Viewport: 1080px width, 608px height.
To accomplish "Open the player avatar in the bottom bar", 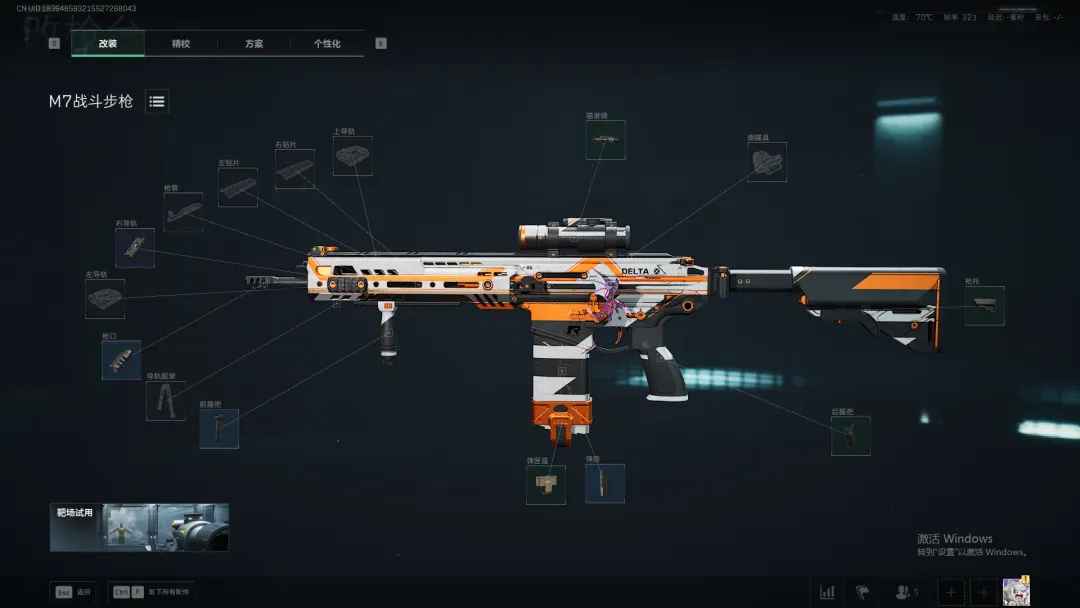I will (x=1016, y=591).
